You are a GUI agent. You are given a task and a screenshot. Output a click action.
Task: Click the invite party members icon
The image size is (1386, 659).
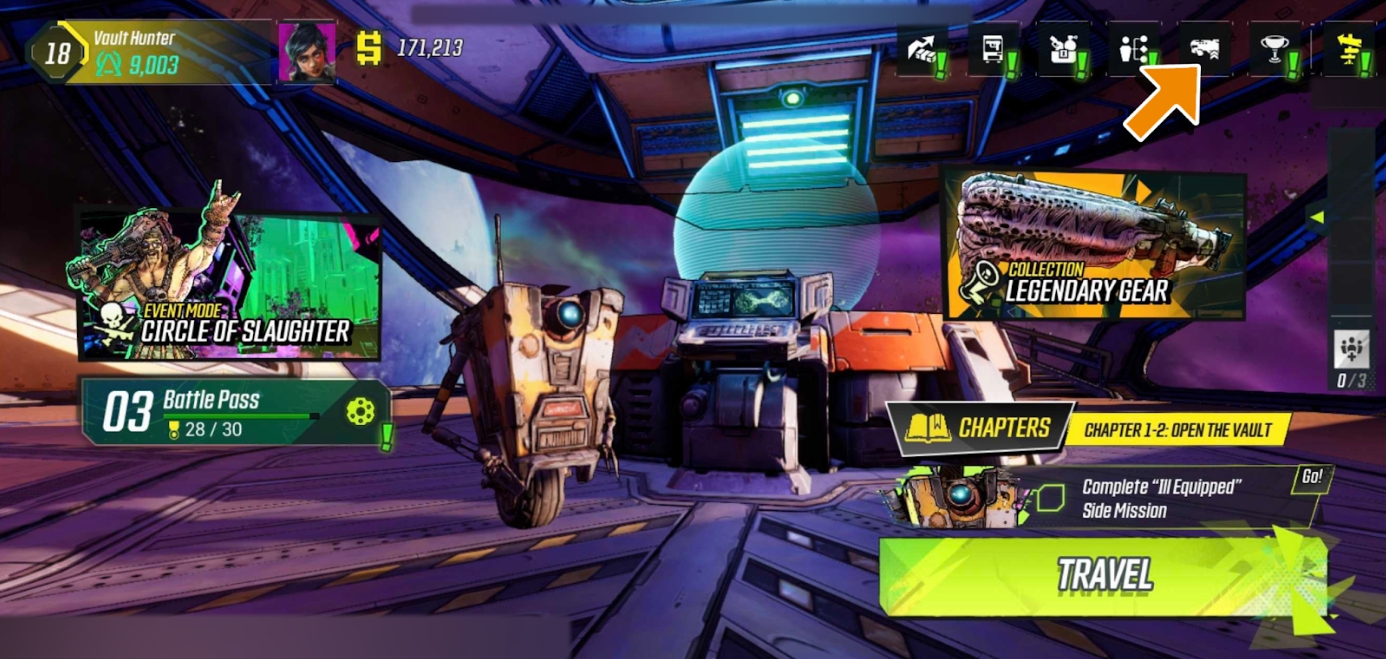(1350, 349)
